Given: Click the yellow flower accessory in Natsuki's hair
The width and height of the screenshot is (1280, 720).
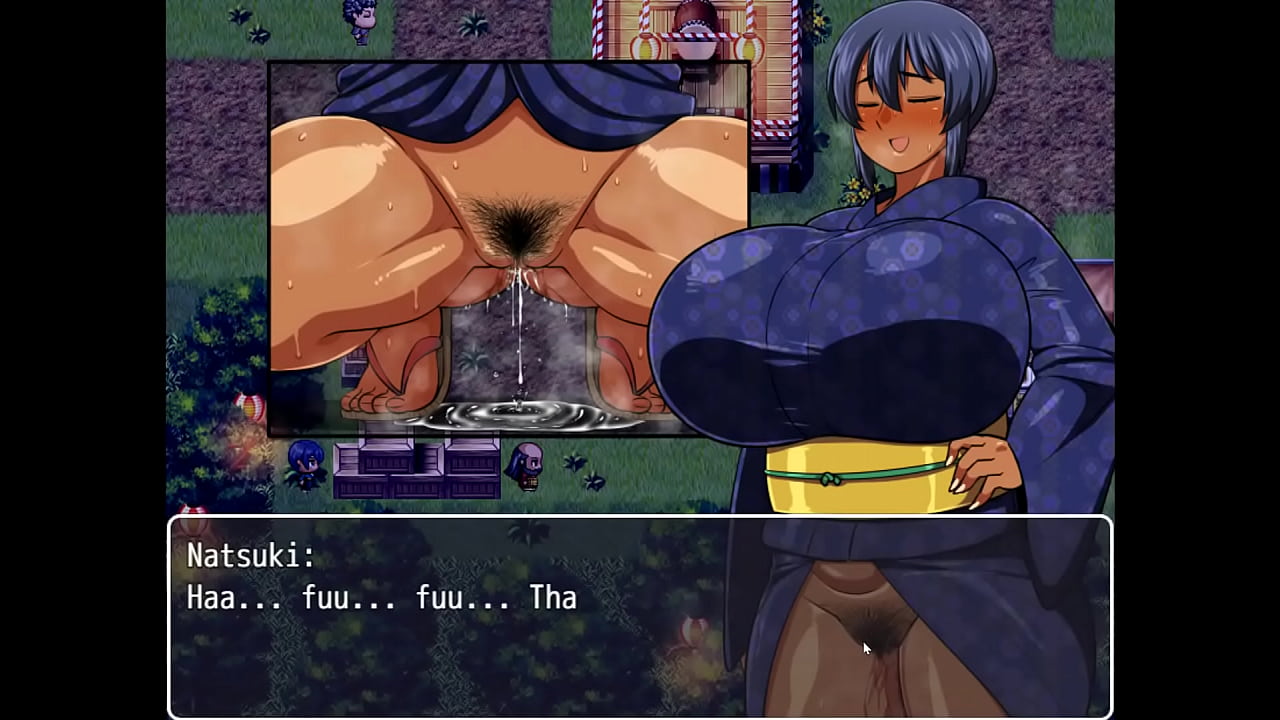Looking at the screenshot, I should 855,185.
